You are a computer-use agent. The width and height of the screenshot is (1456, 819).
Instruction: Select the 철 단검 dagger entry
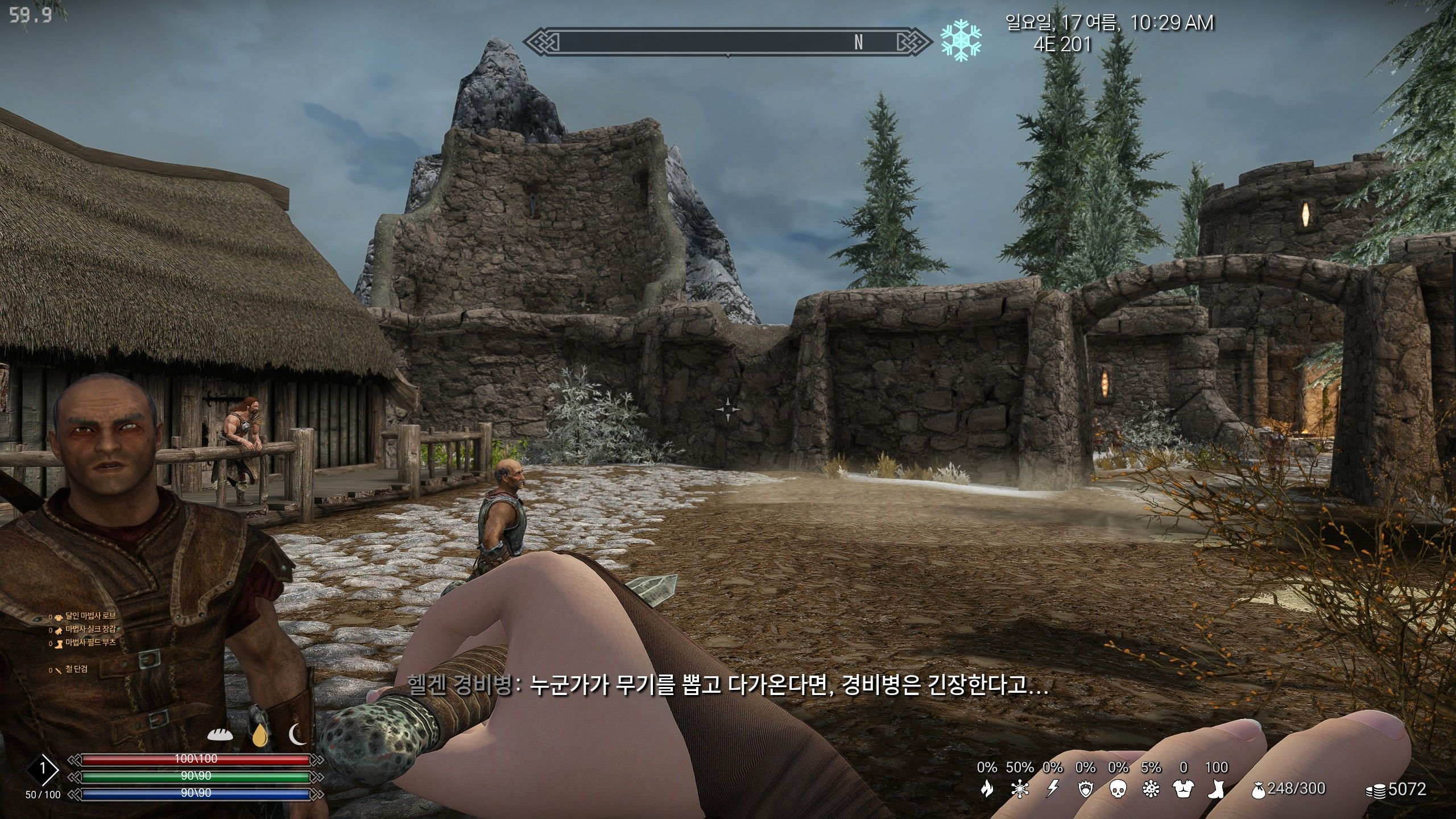pos(76,669)
